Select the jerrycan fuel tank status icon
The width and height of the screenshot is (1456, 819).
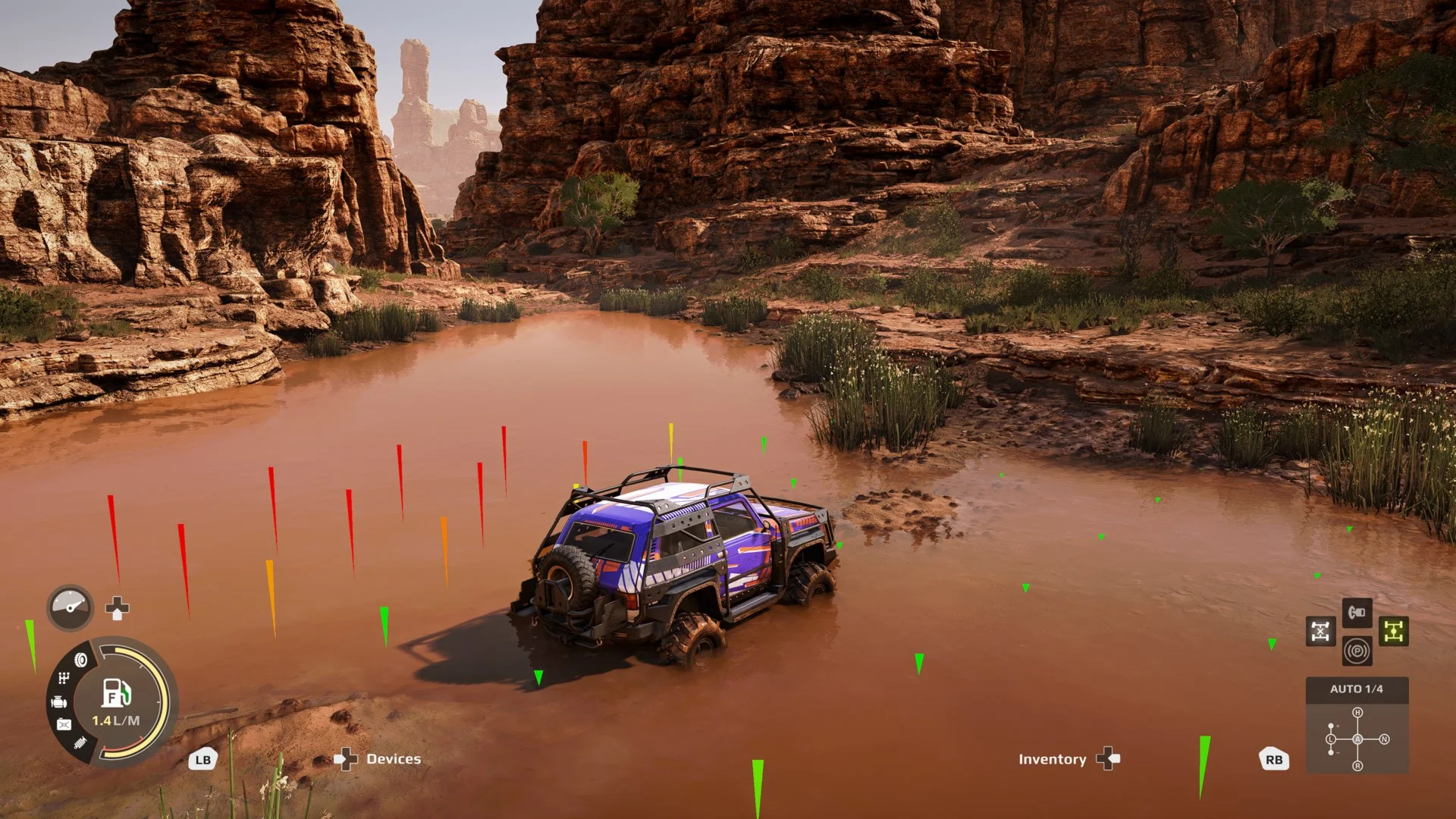click(64, 725)
